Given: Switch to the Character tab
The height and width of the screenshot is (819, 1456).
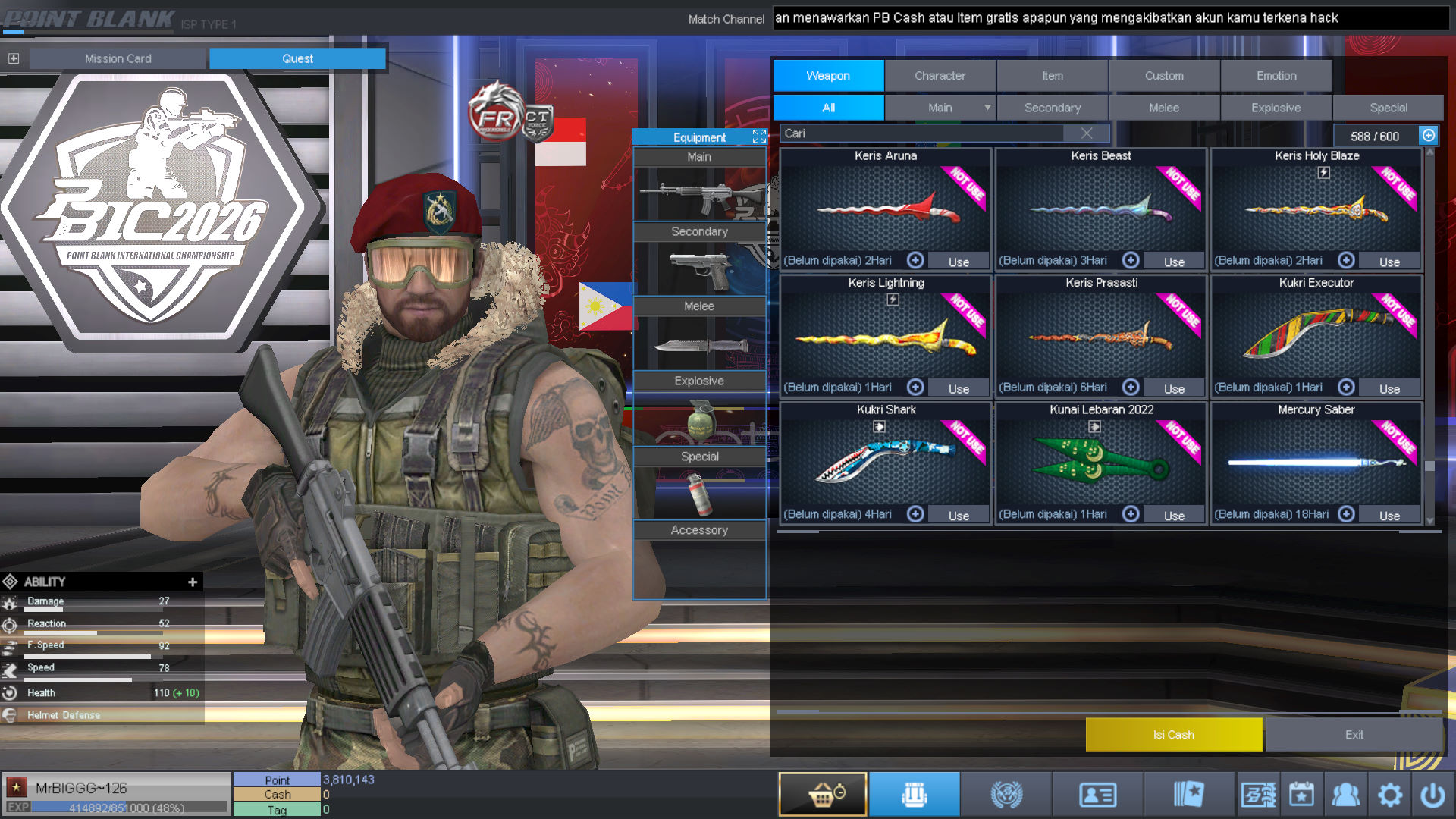Looking at the screenshot, I should pos(940,76).
